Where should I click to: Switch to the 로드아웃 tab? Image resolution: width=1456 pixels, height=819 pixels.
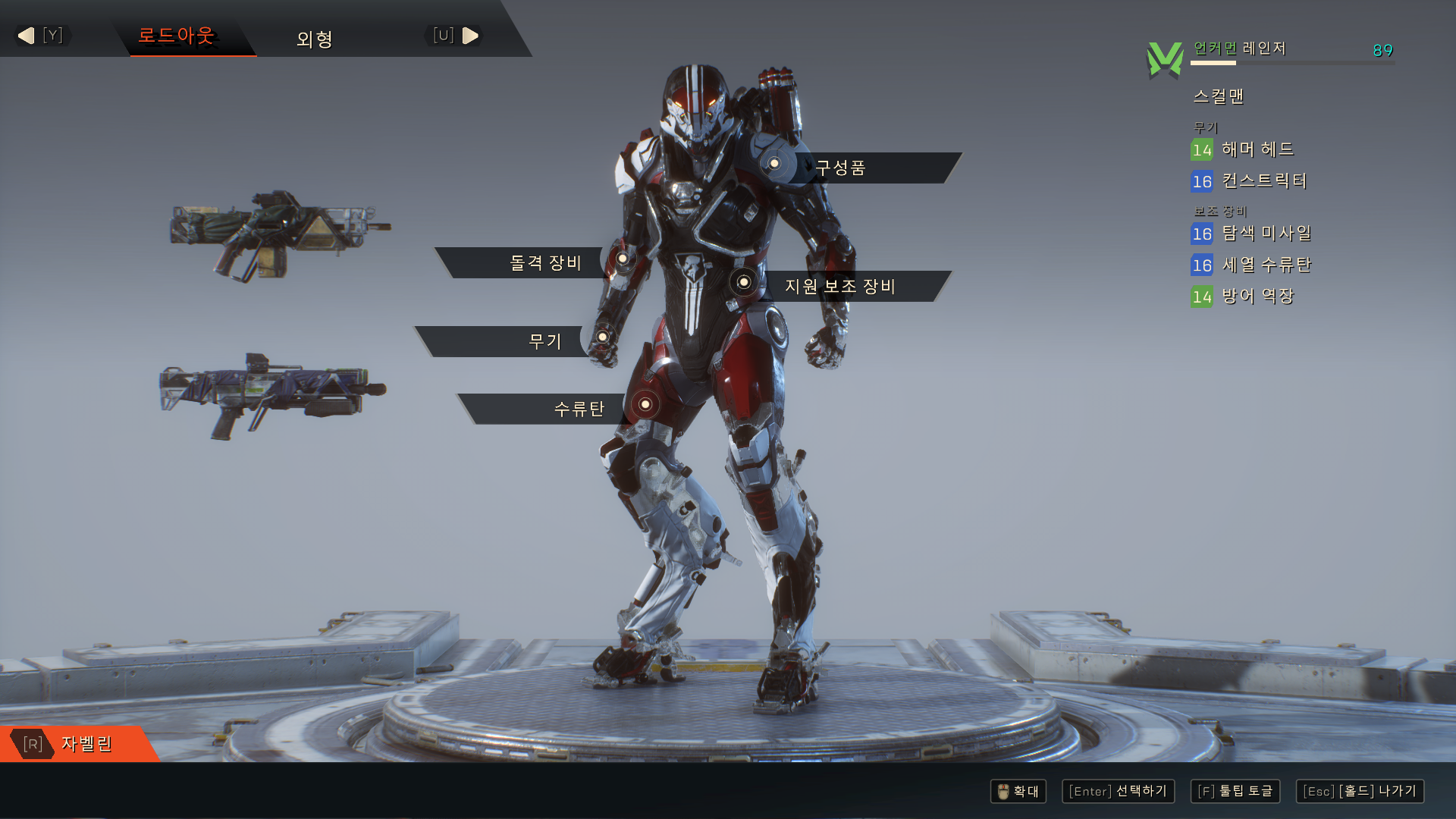176,36
